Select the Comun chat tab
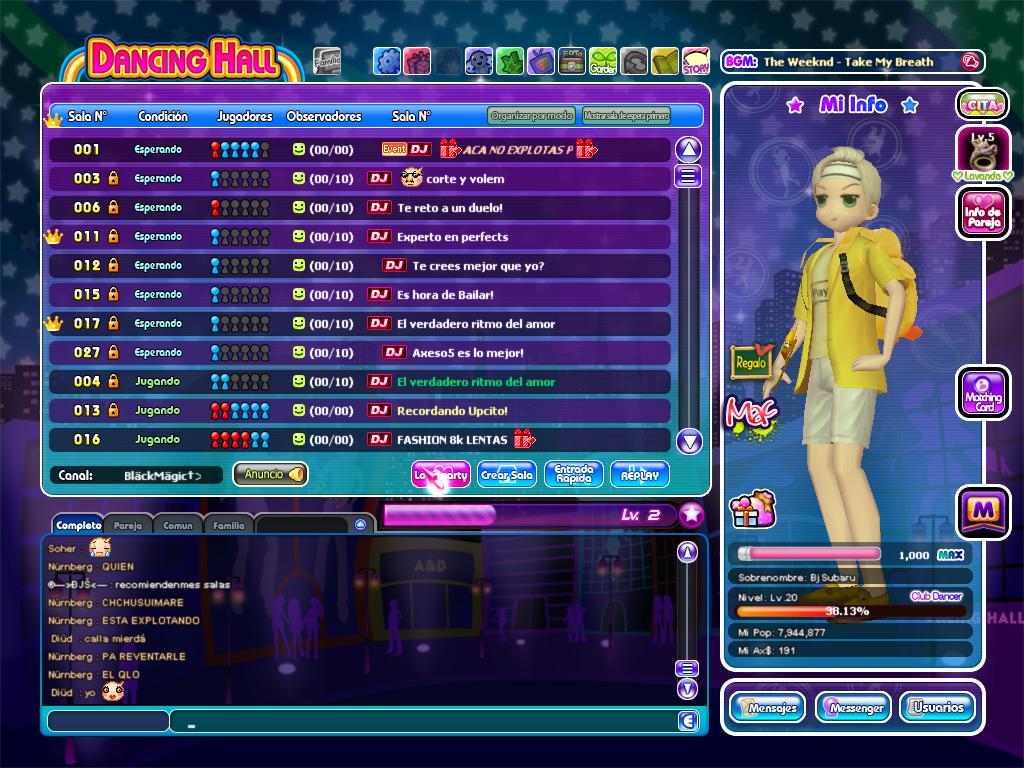This screenshot has height=768, width=1024. [177, 525]
